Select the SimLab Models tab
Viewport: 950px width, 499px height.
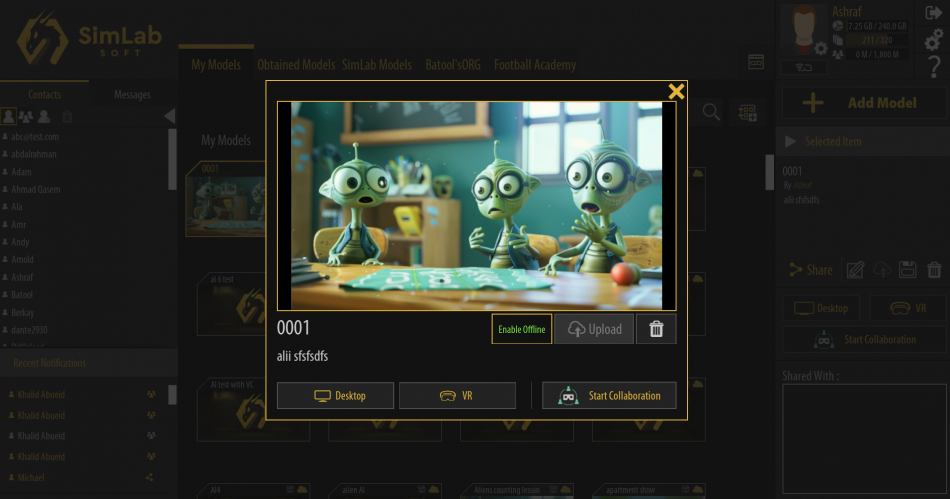(x=377, y=65)
